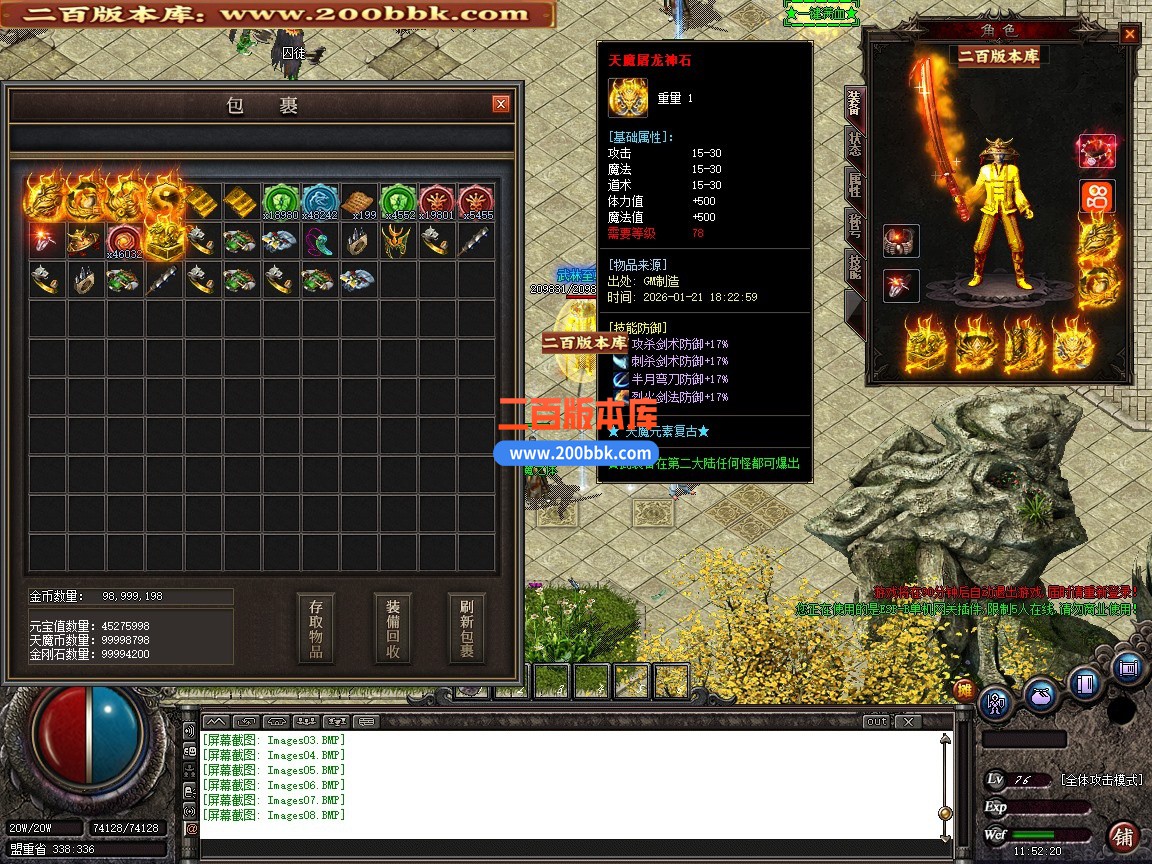The image size is (1152, 864).
Task: Click the 存取物品 storage button
Action: tap(316, 628)
